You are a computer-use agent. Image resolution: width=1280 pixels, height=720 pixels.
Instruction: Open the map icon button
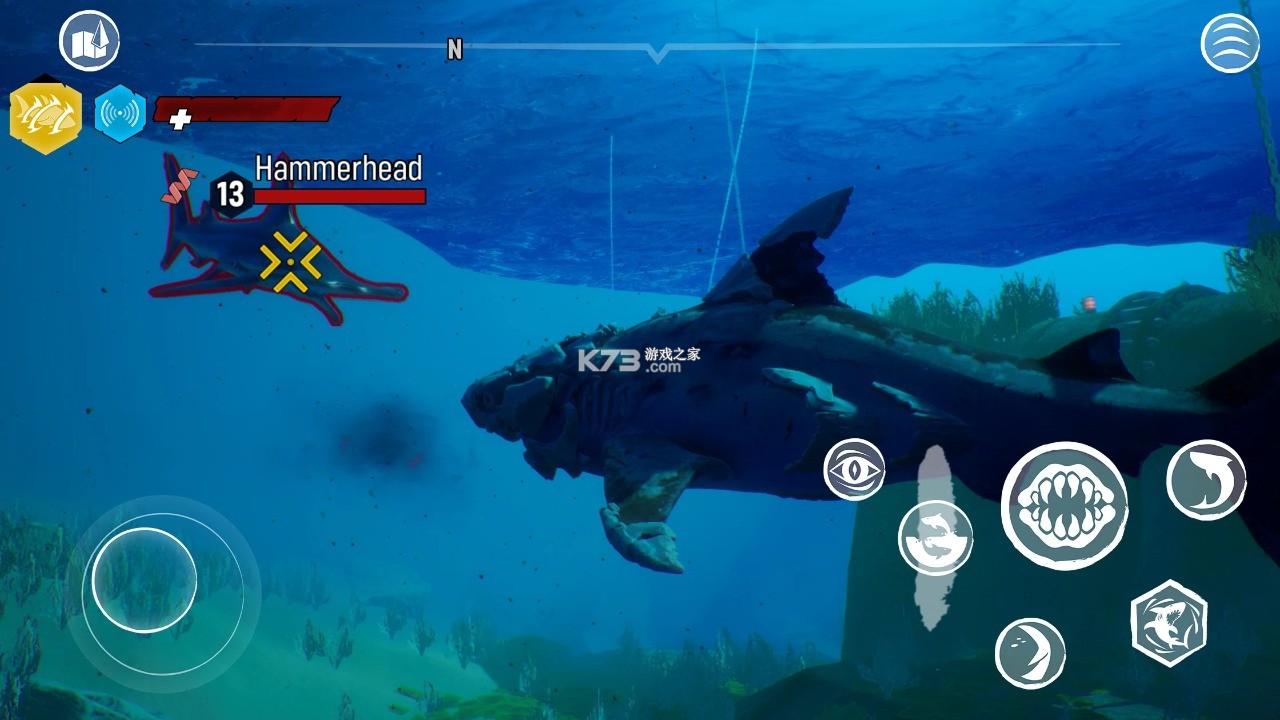89,41
